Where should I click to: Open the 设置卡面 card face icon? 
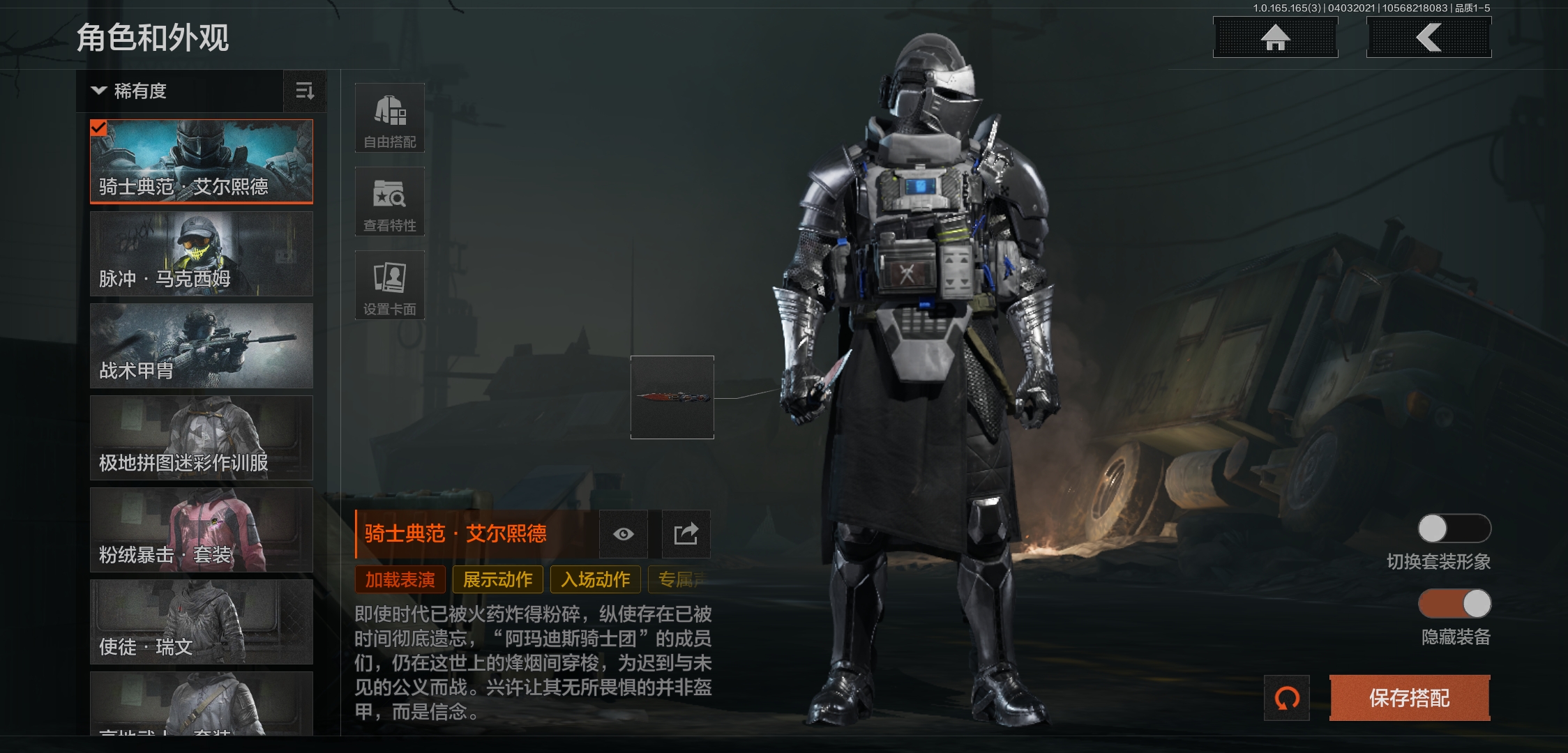click(x=390, y=284)
